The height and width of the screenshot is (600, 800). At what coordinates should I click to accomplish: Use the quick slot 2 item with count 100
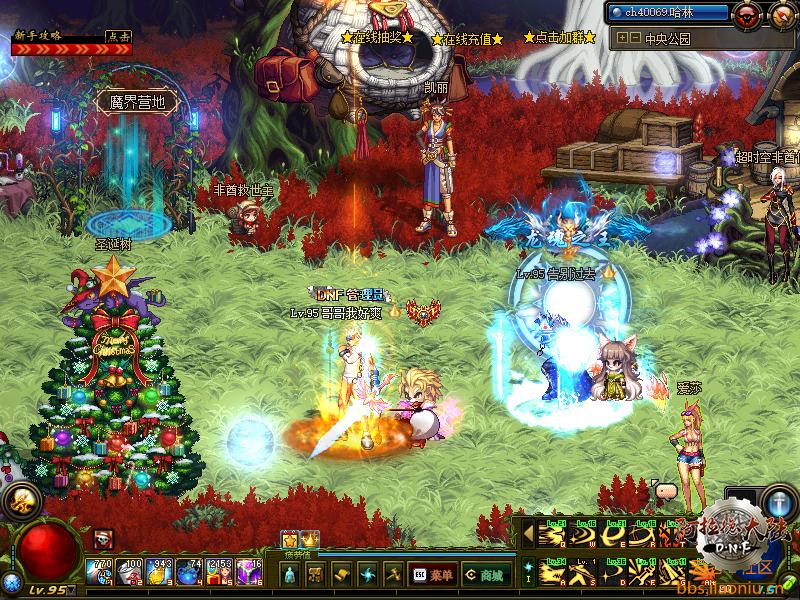[x=130, y=573]
